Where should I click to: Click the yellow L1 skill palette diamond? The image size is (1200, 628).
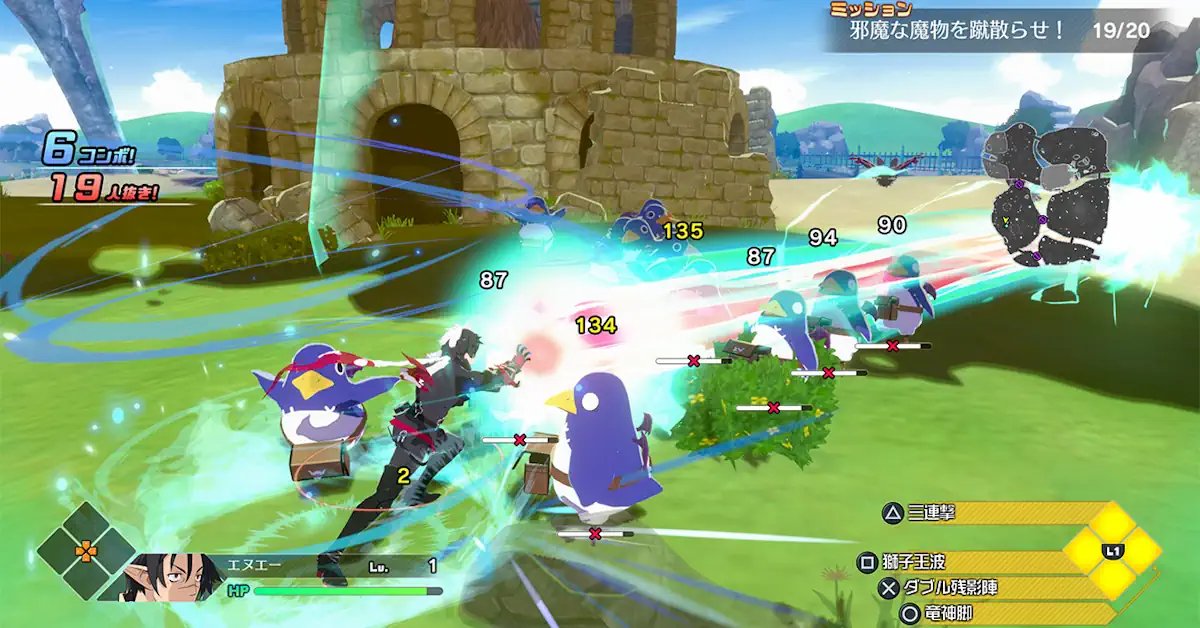(x=1112, y=550)
